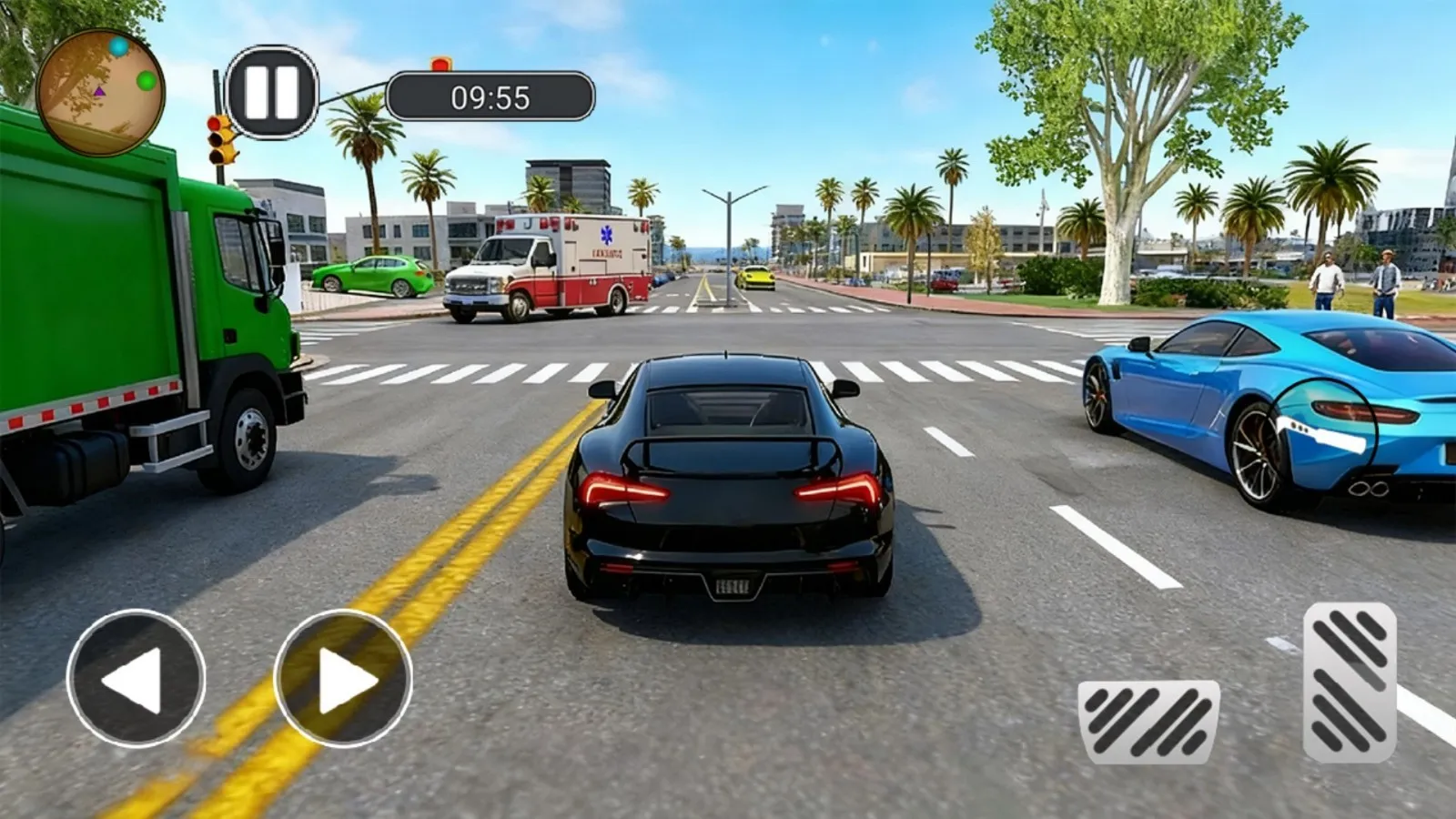Tap the wide brake pedal
Viewport: 1456px width, 819px height.
click(1148, 722)
